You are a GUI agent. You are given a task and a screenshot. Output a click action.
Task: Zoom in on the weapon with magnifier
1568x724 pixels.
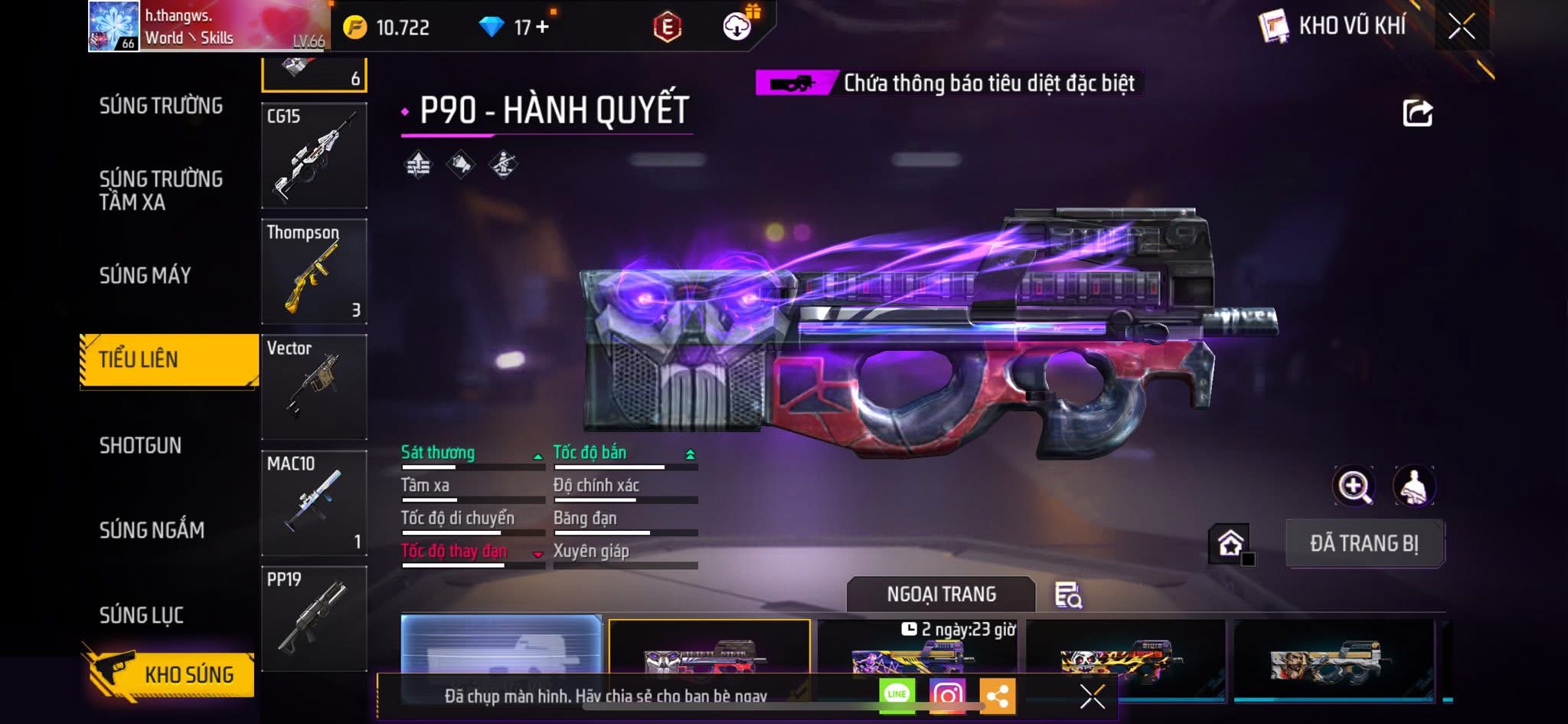pos(1354,486)
